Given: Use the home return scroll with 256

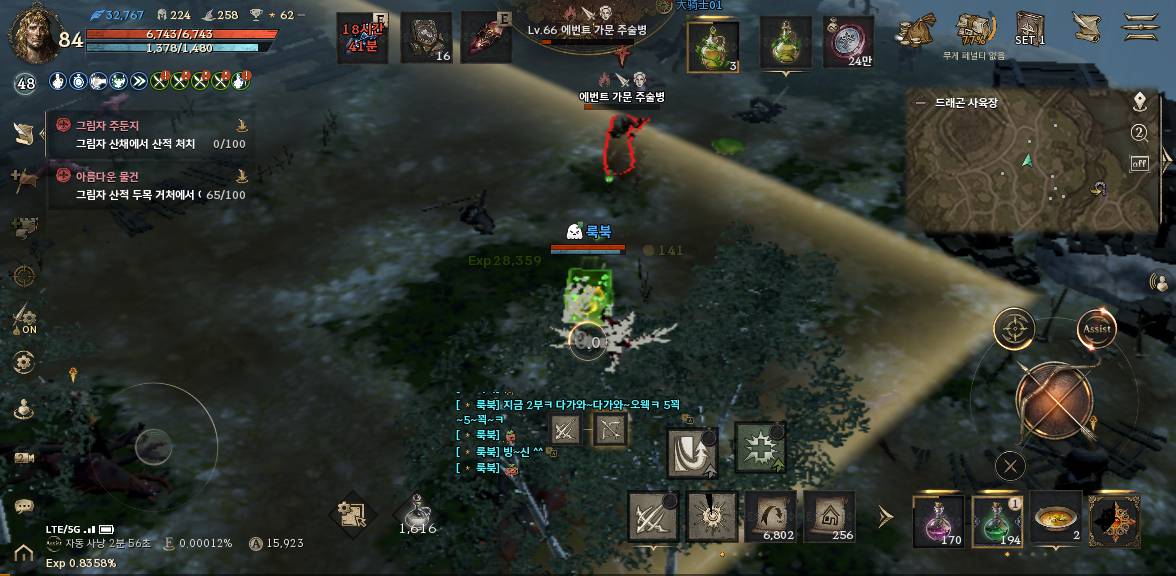Looking at the screenshot, I should coord(830,516).
